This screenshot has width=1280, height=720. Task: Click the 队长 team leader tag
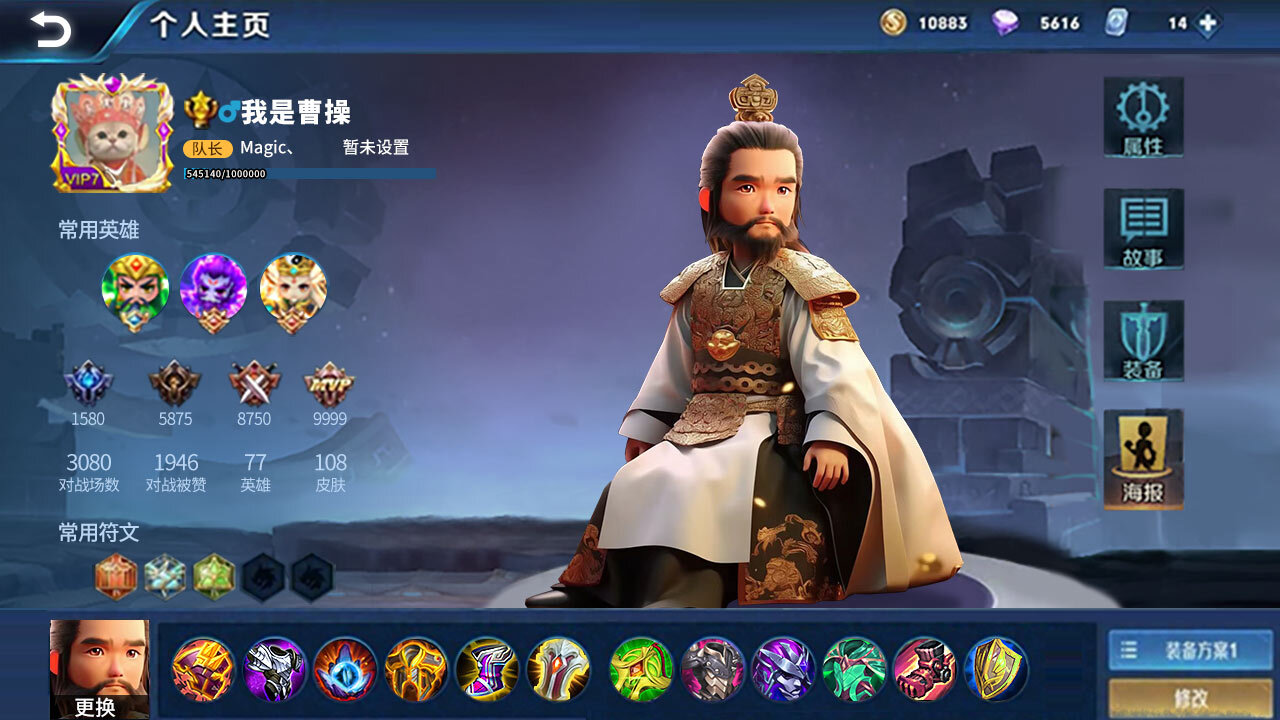(207, 147)
